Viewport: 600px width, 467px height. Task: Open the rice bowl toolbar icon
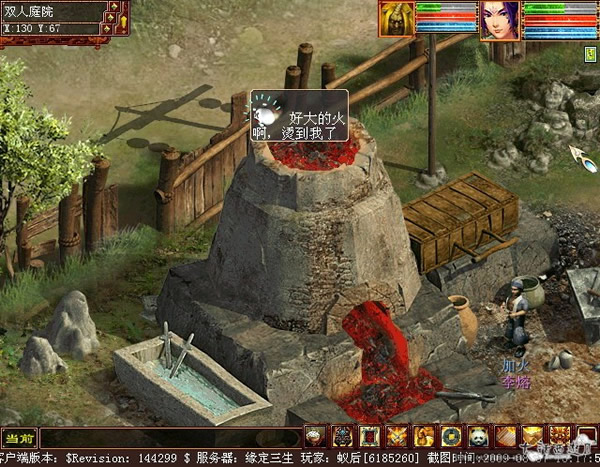click(x=315, y=436)
